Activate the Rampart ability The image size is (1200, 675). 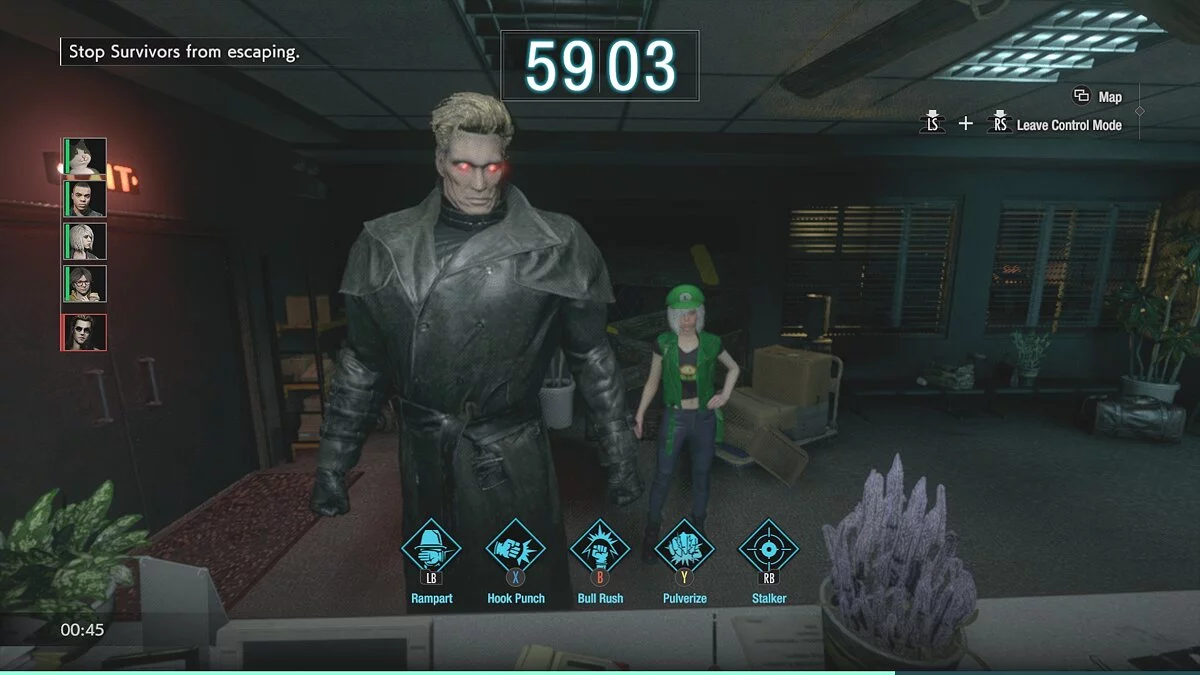(x=431, y=549)
